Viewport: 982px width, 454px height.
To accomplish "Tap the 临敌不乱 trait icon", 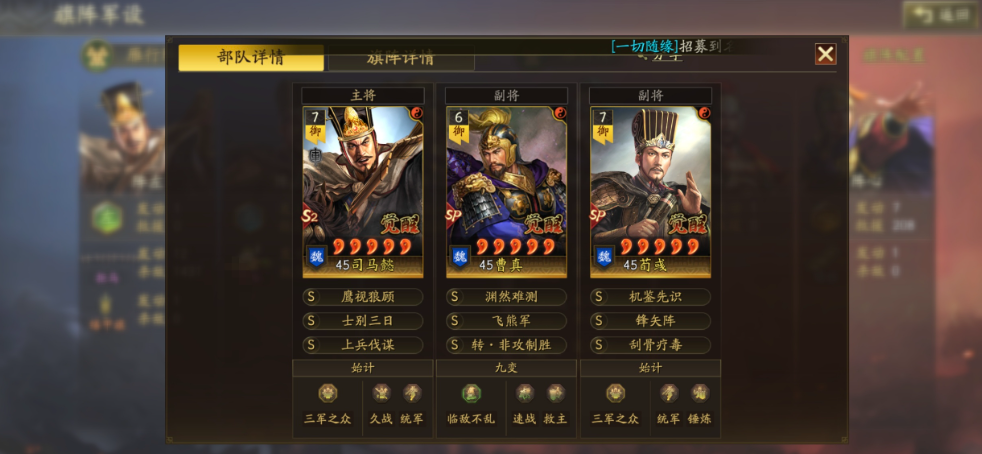I will coord(471,393).
